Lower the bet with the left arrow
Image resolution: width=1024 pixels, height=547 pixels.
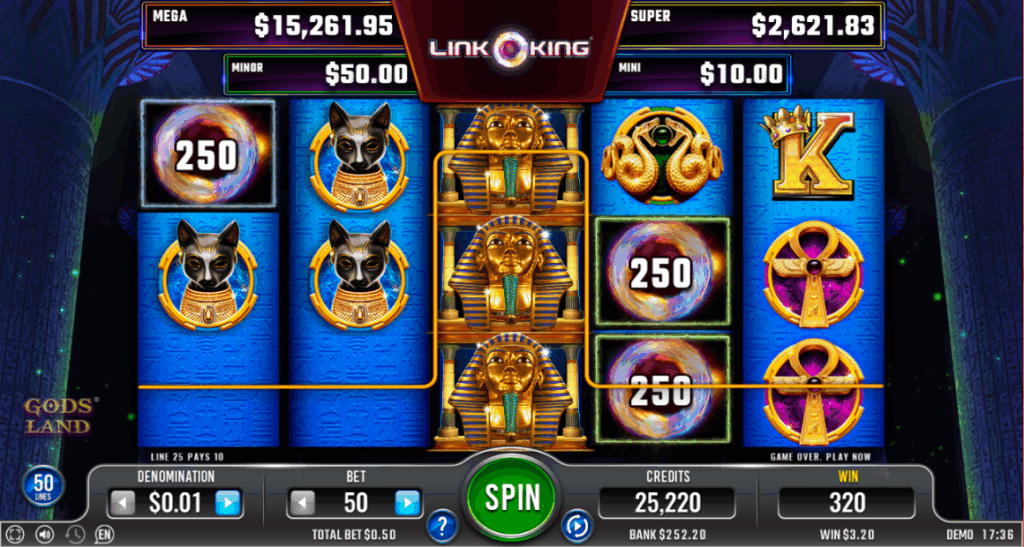click(x=302, y=502)
